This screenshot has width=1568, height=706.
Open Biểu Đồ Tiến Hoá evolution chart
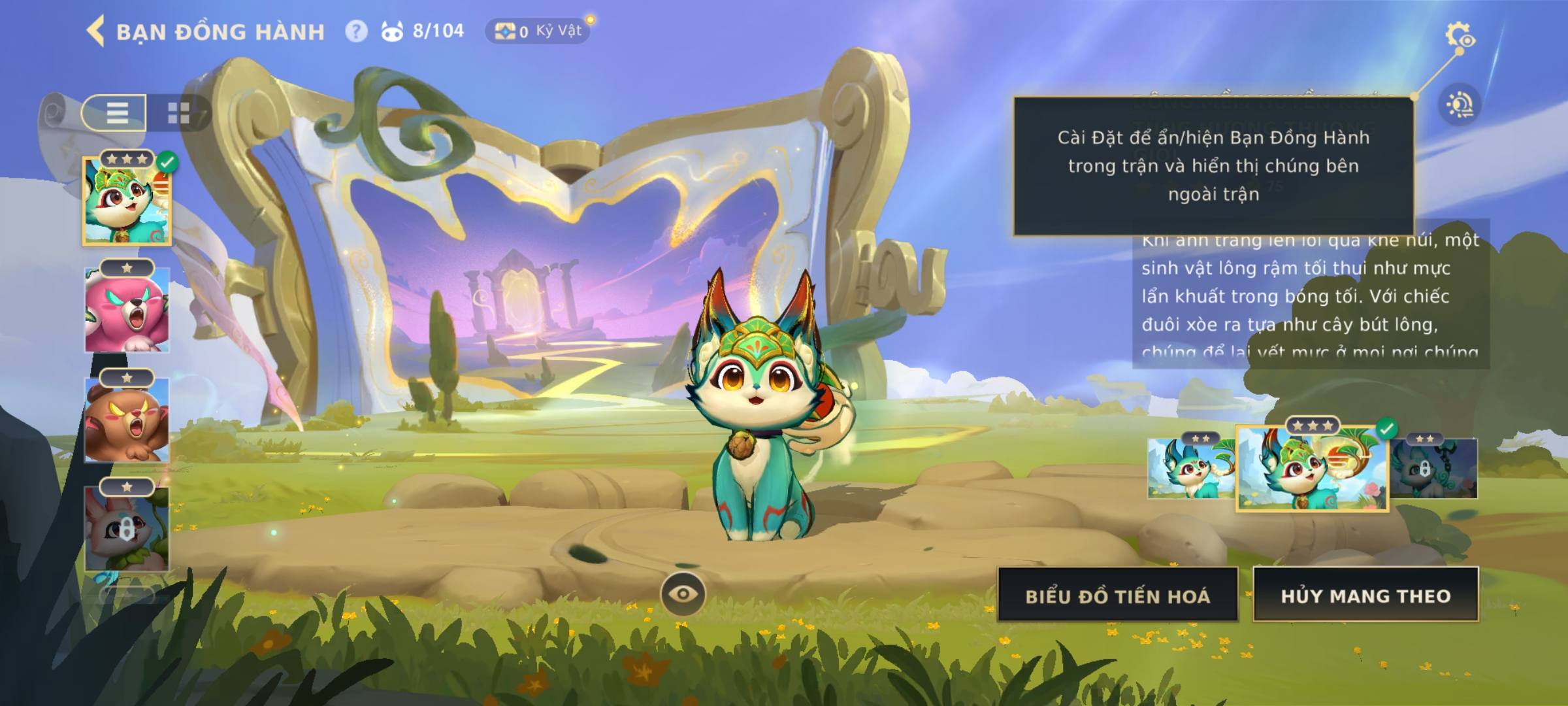(1117, 596)
